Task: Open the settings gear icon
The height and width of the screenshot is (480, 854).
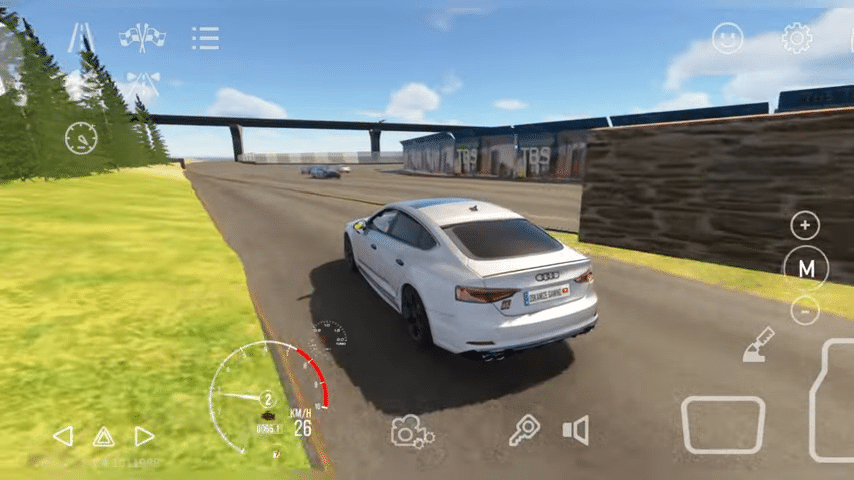Action: point(797,39)
